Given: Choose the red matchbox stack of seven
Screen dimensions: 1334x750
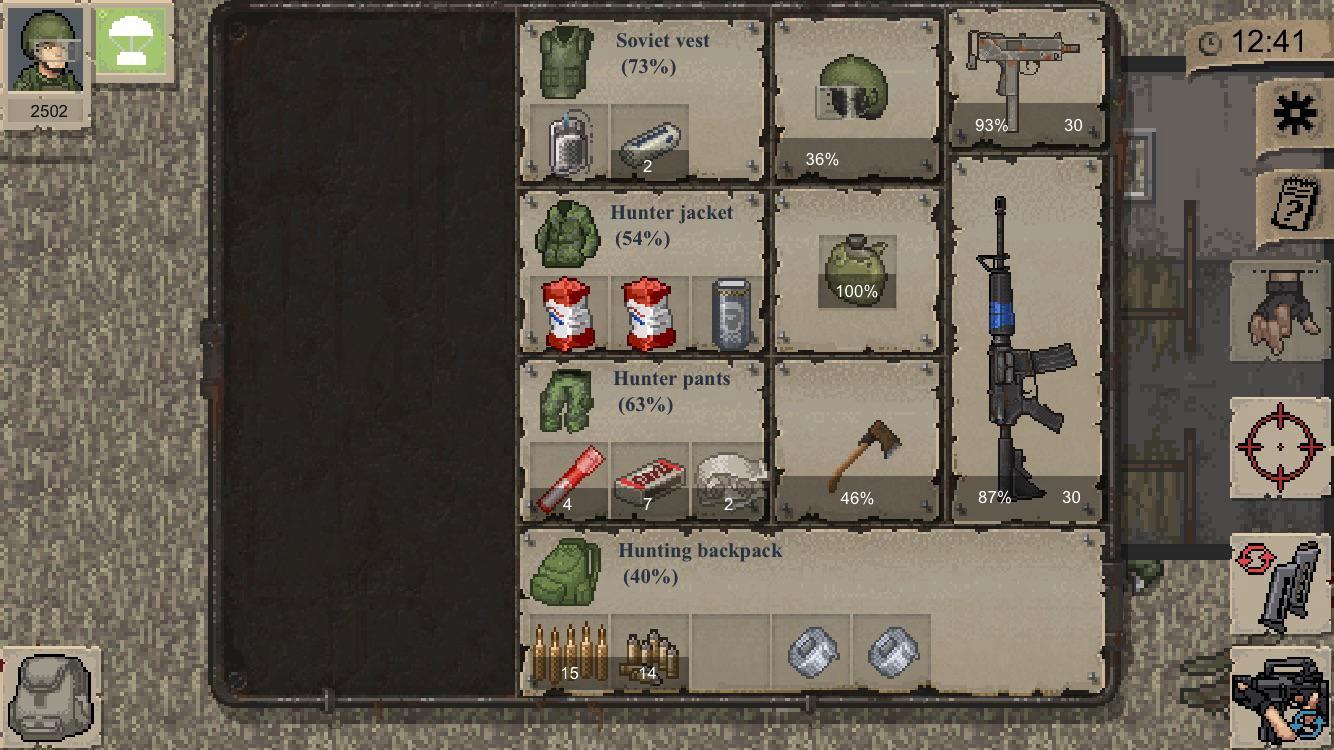Looking at the screenshot, I should (649, 481).
